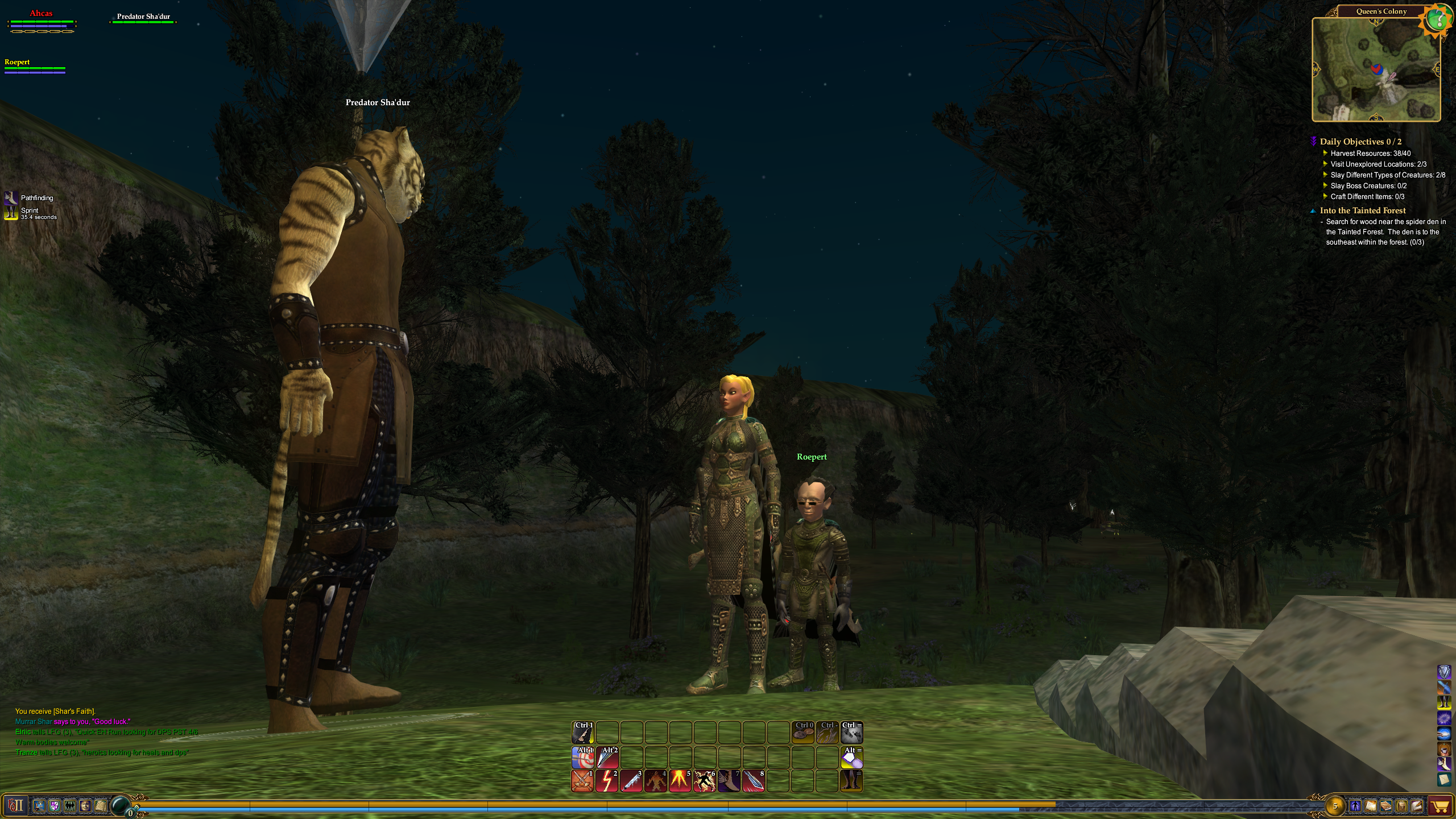Screen dimensions: 1456x819
Task: Trigger the fire burst ability in slot 5
Action: coord(680,781)
